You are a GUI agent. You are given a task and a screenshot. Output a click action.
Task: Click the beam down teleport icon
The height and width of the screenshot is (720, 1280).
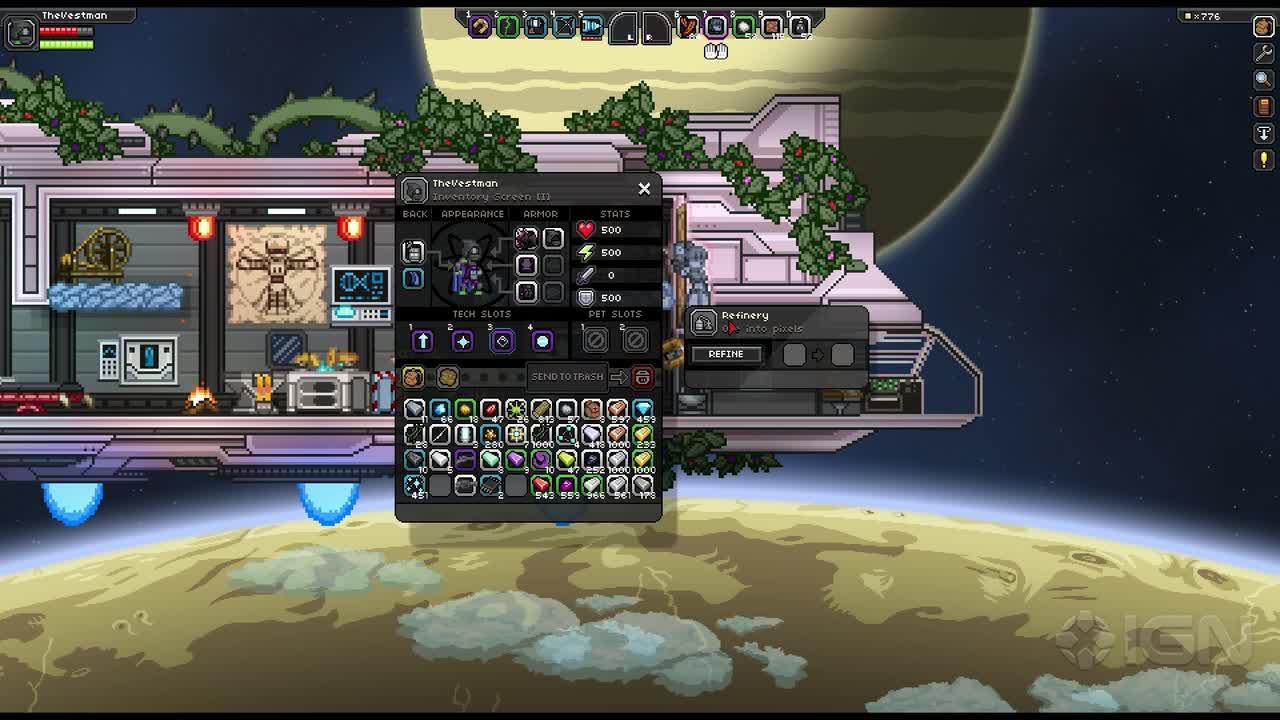pyautogui.click(x=1263, y=133)
